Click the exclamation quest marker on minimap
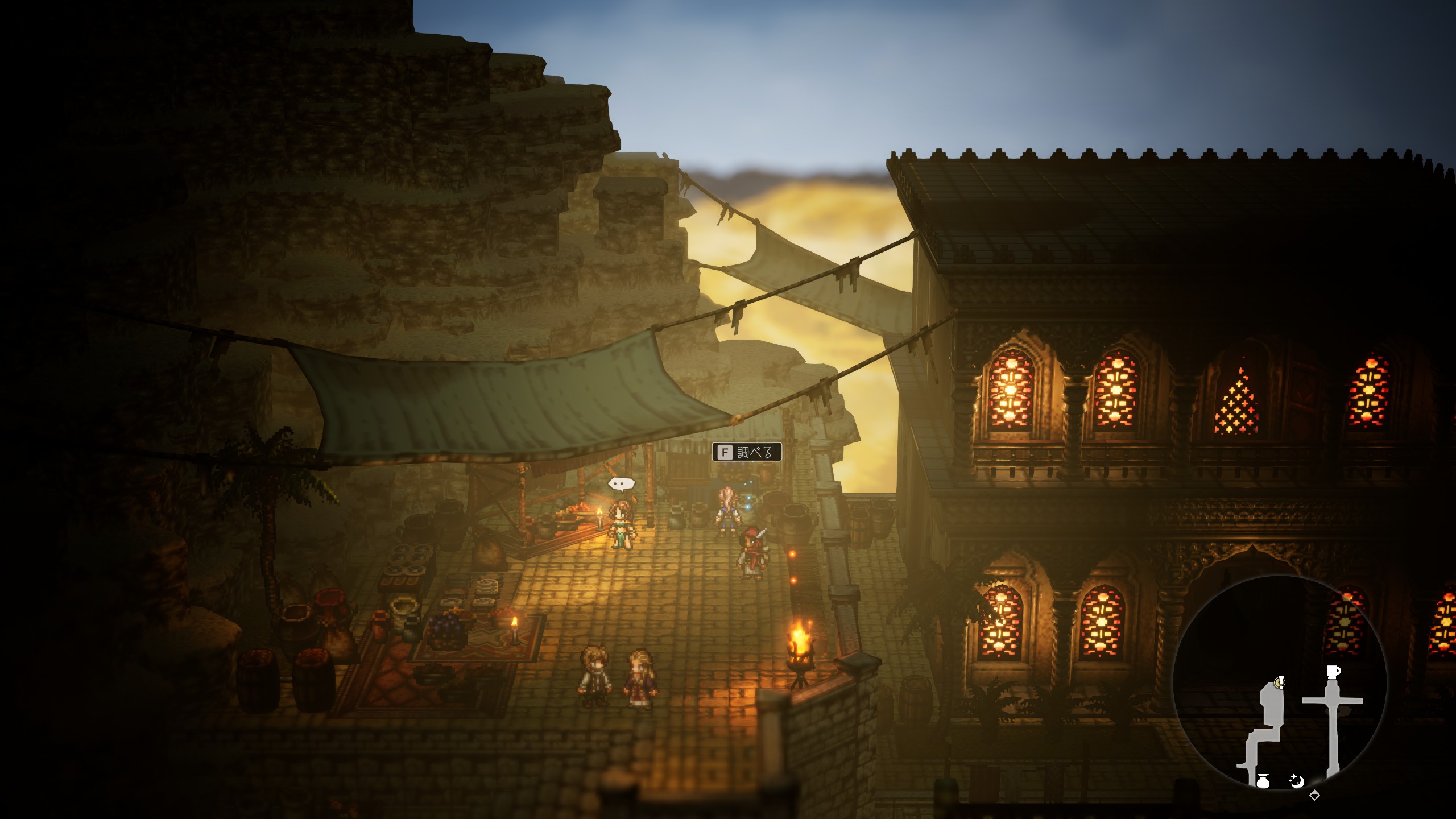Viewport: 1456px width, 819px height. 1280,681
